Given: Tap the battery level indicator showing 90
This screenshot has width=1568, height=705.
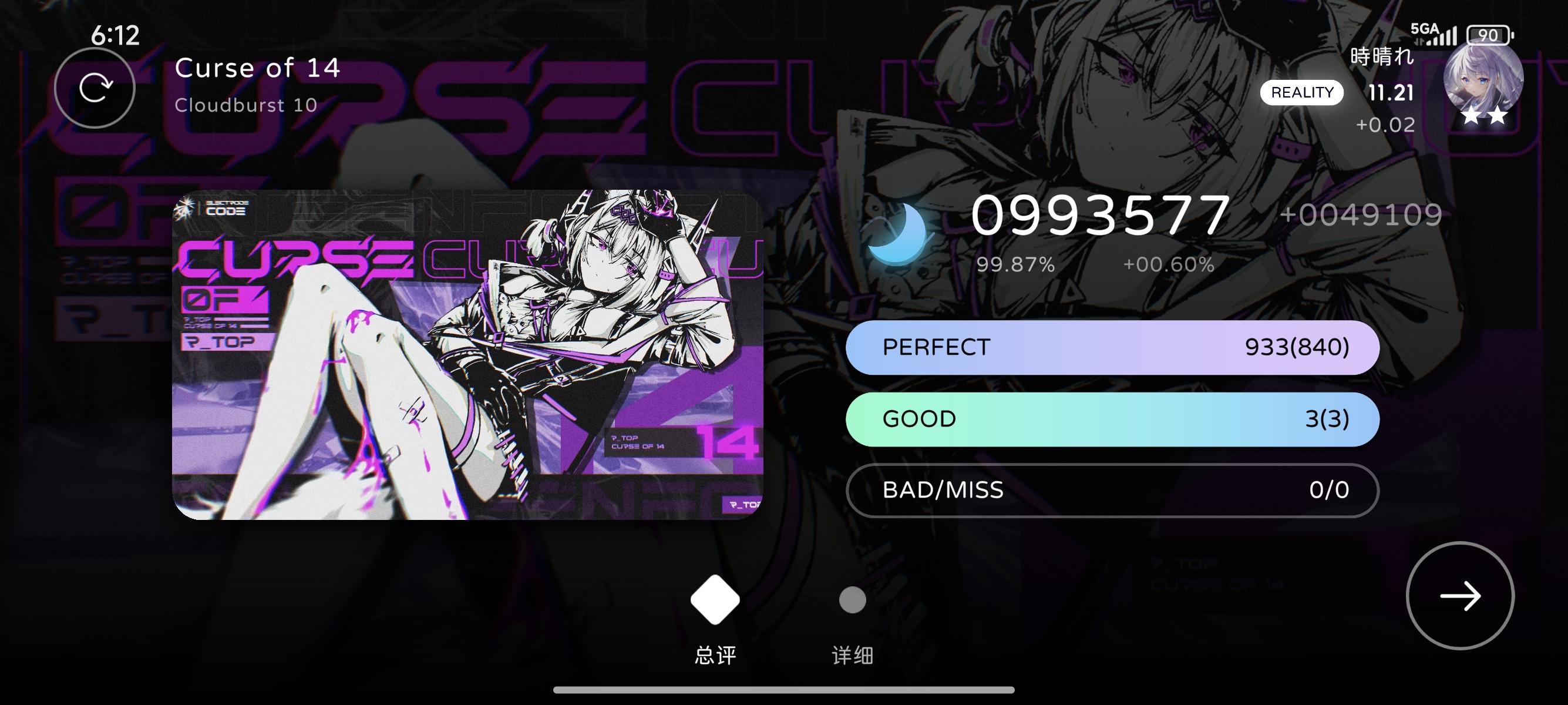Looking at the screenshot, I should (x=1489, y=35).
